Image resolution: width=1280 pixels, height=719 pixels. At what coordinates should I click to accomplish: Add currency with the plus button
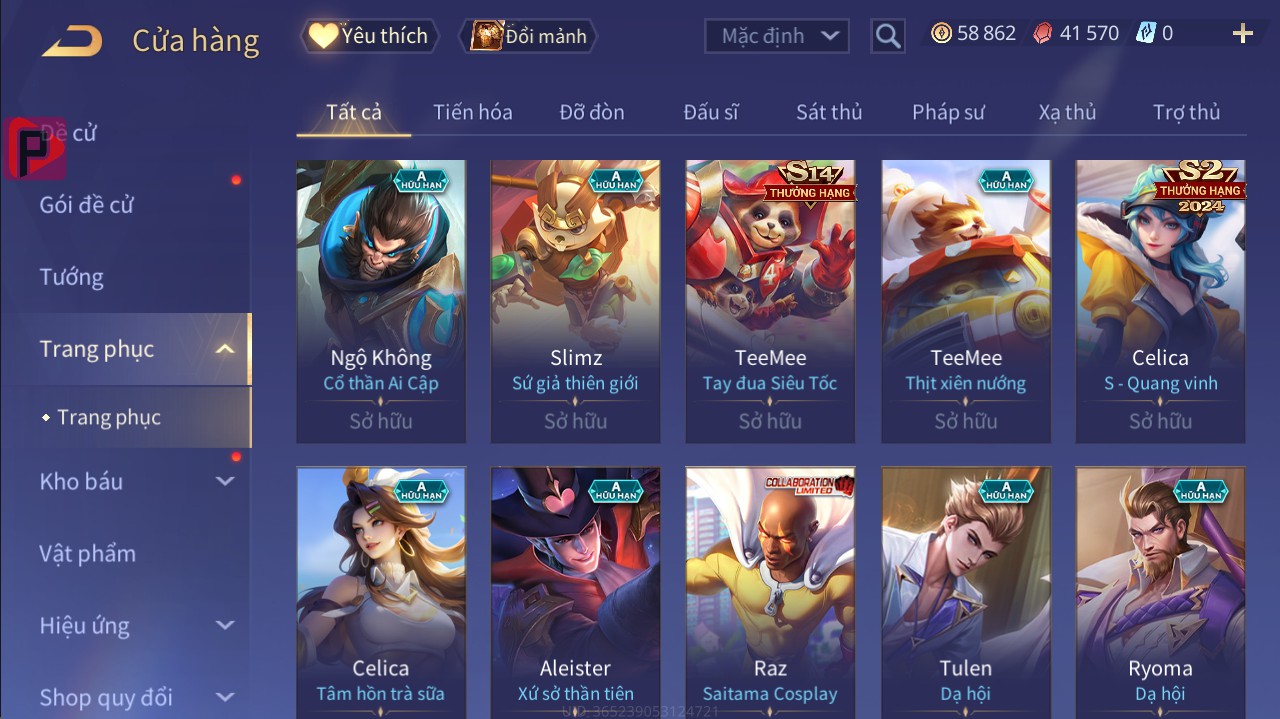coord(1242,34)
